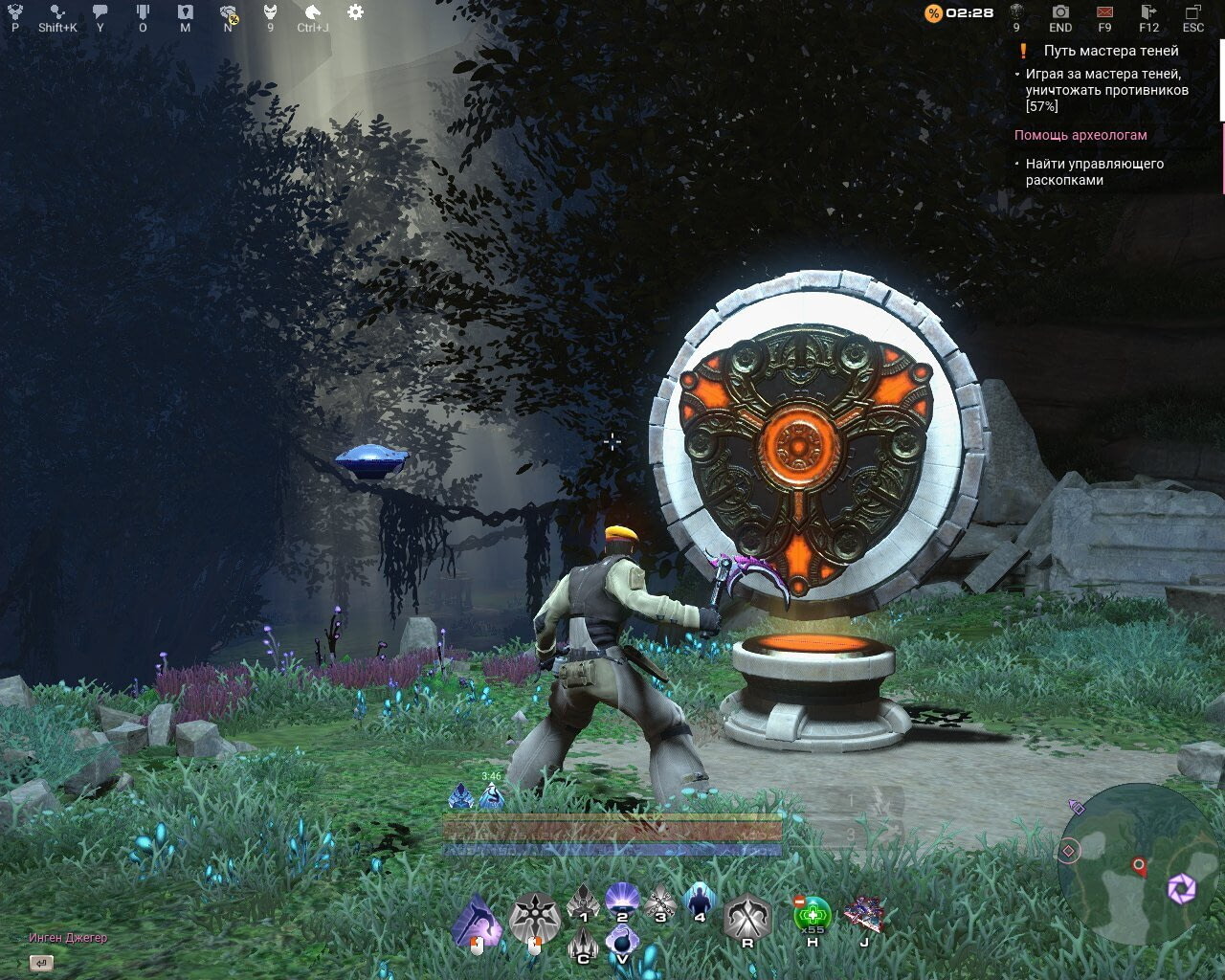Open the 'Помощь археологам' quest link
The height and width of the screenshot is (980, 1225).
pyautogui.click(x=1080, y=135)
